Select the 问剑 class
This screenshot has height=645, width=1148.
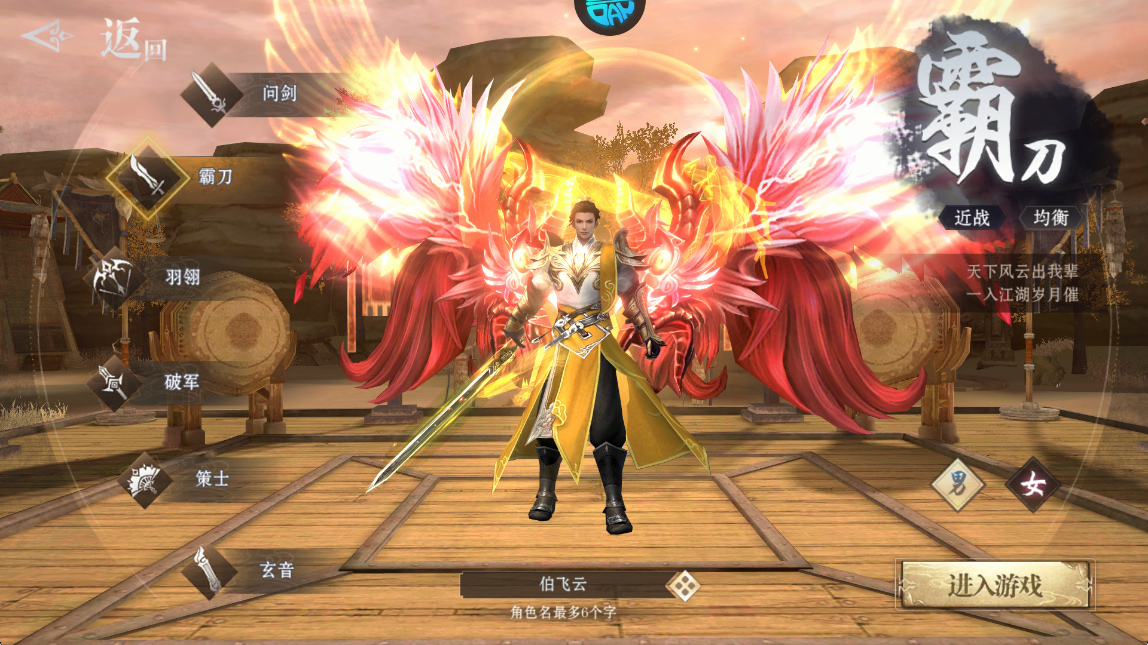click(x=213, y=95)
